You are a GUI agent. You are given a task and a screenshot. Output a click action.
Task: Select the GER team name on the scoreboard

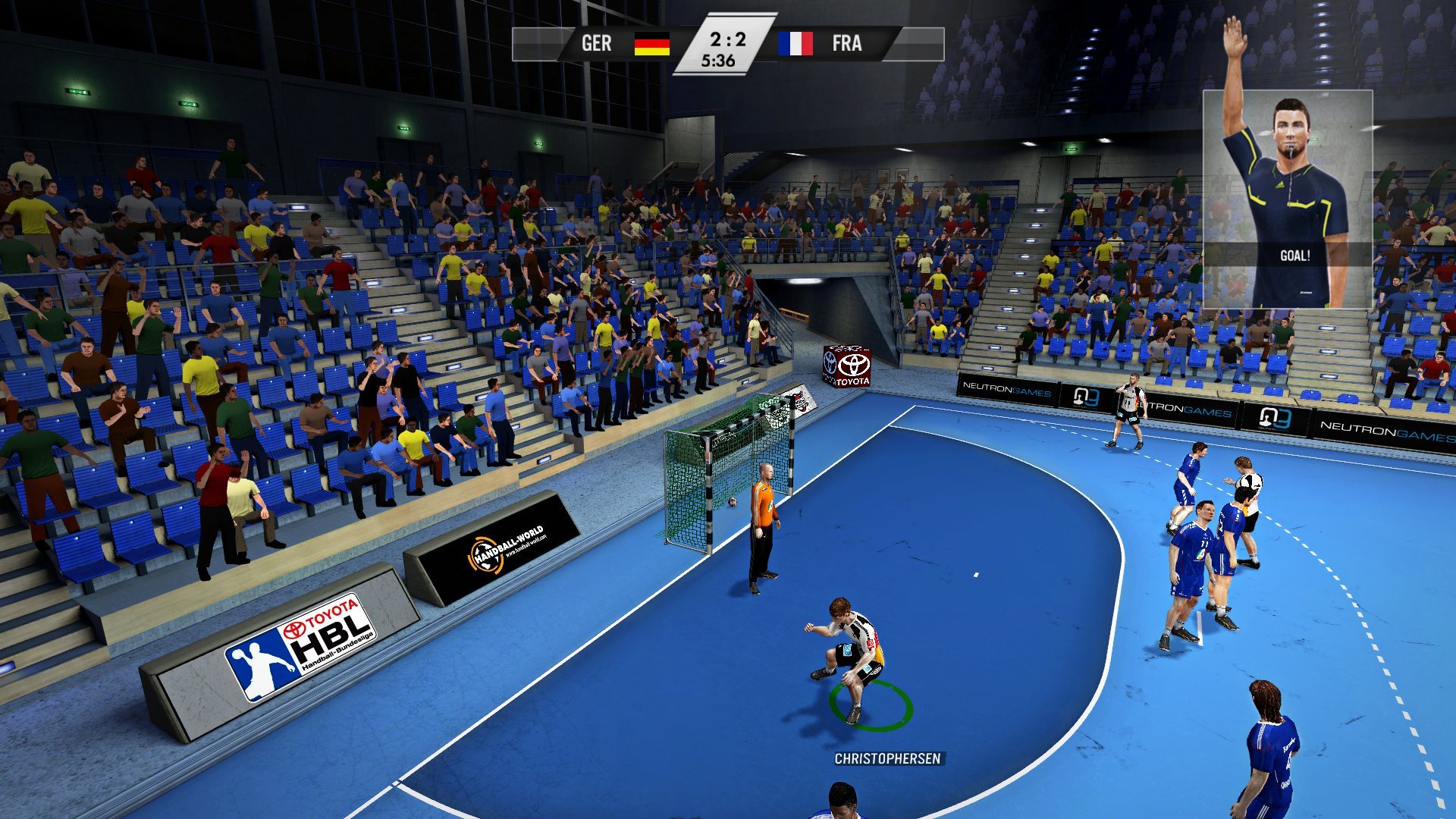coord(596,44)
